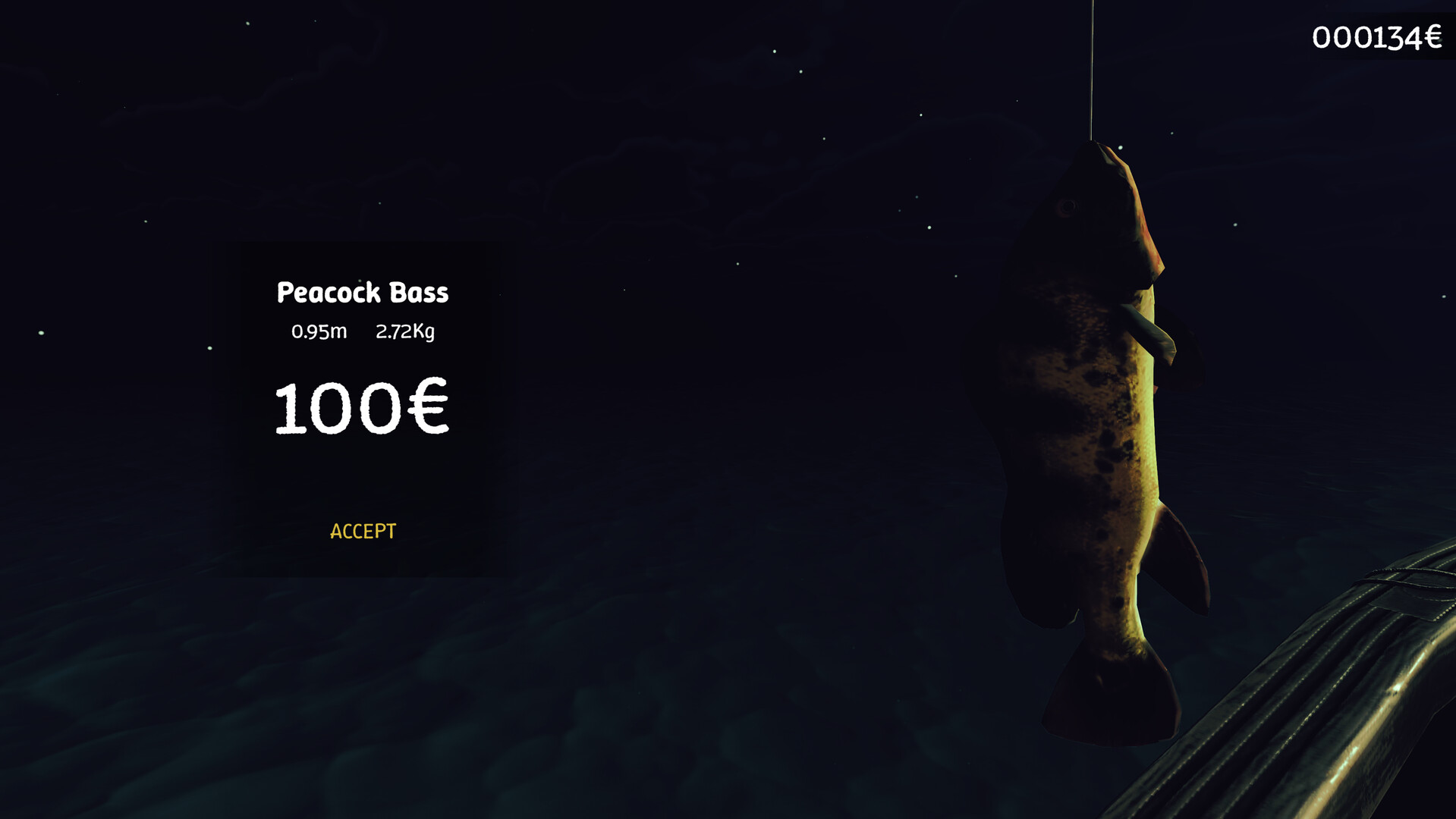Click the ACCEPT button to sell the fish
This screenshot has width=1456, height=819.
pyautogui.click(x=362, y=531)
